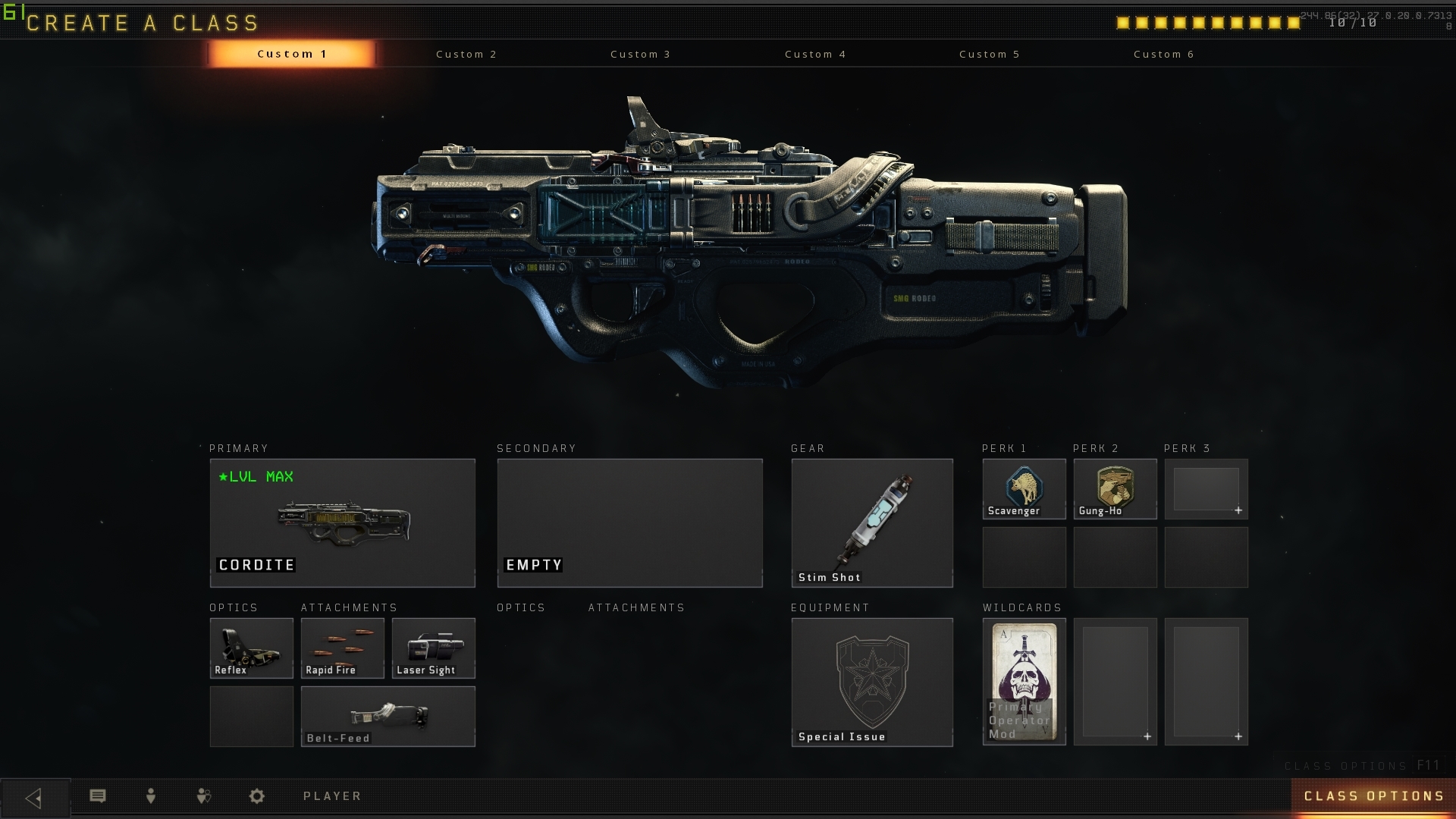Open the Custom 4 class tab

pyautogui.click(x=815, y=55)
